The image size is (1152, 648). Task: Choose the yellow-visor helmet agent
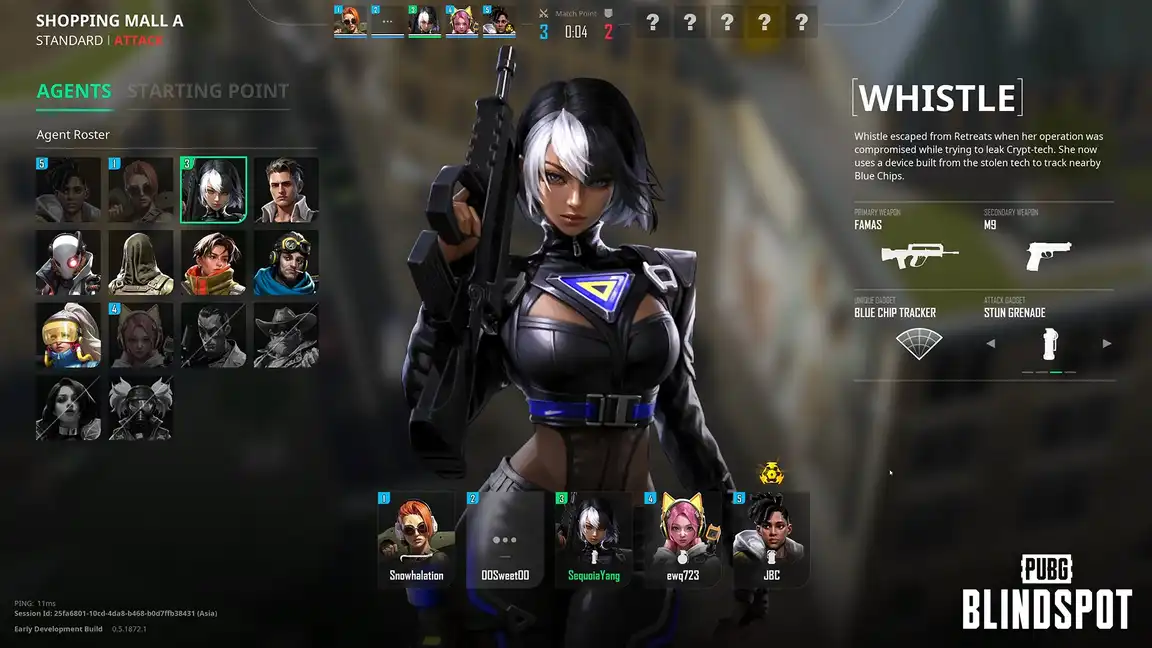click(68, 335)
